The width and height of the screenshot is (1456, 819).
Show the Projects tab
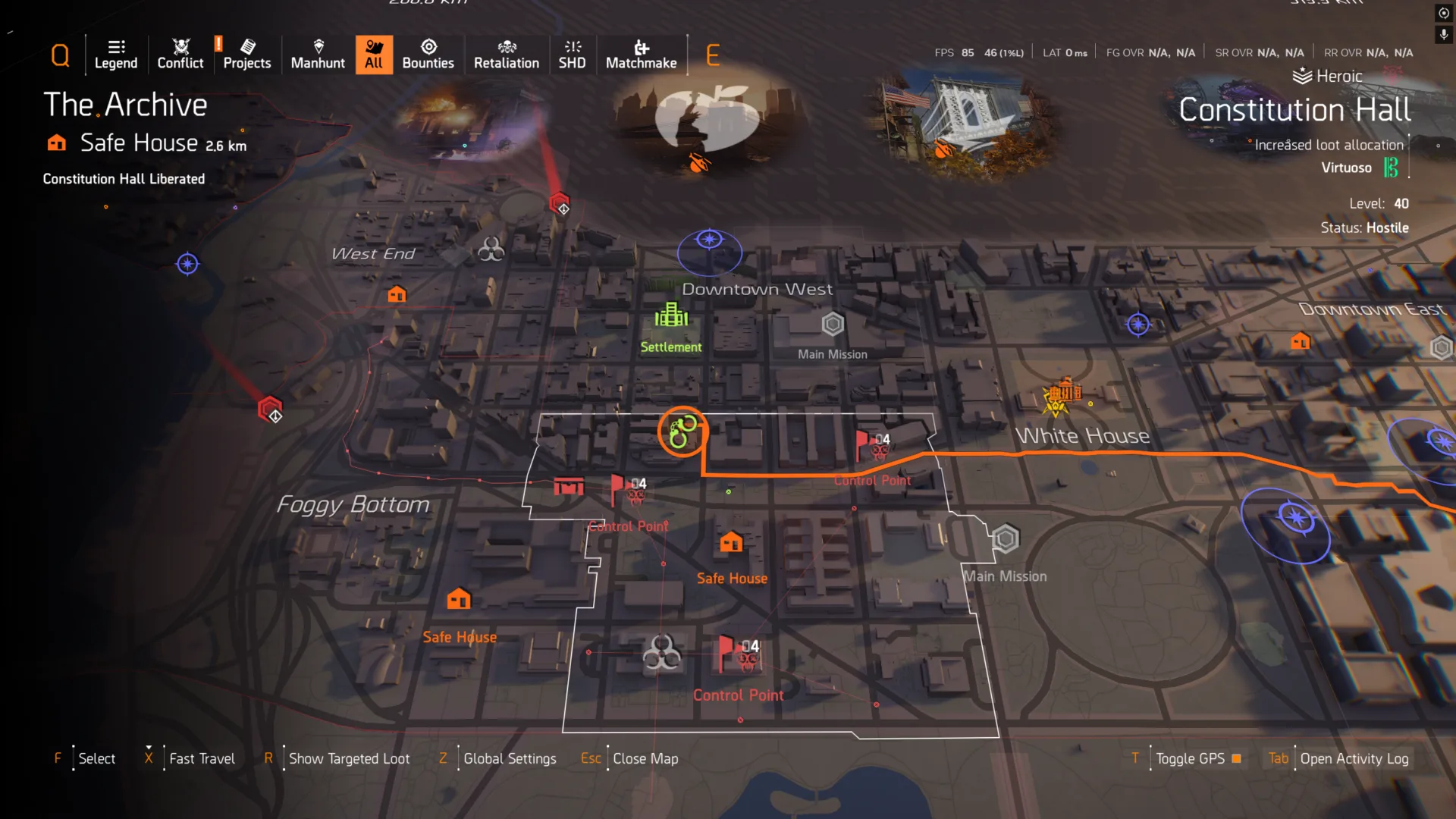(x=246, y=55)
